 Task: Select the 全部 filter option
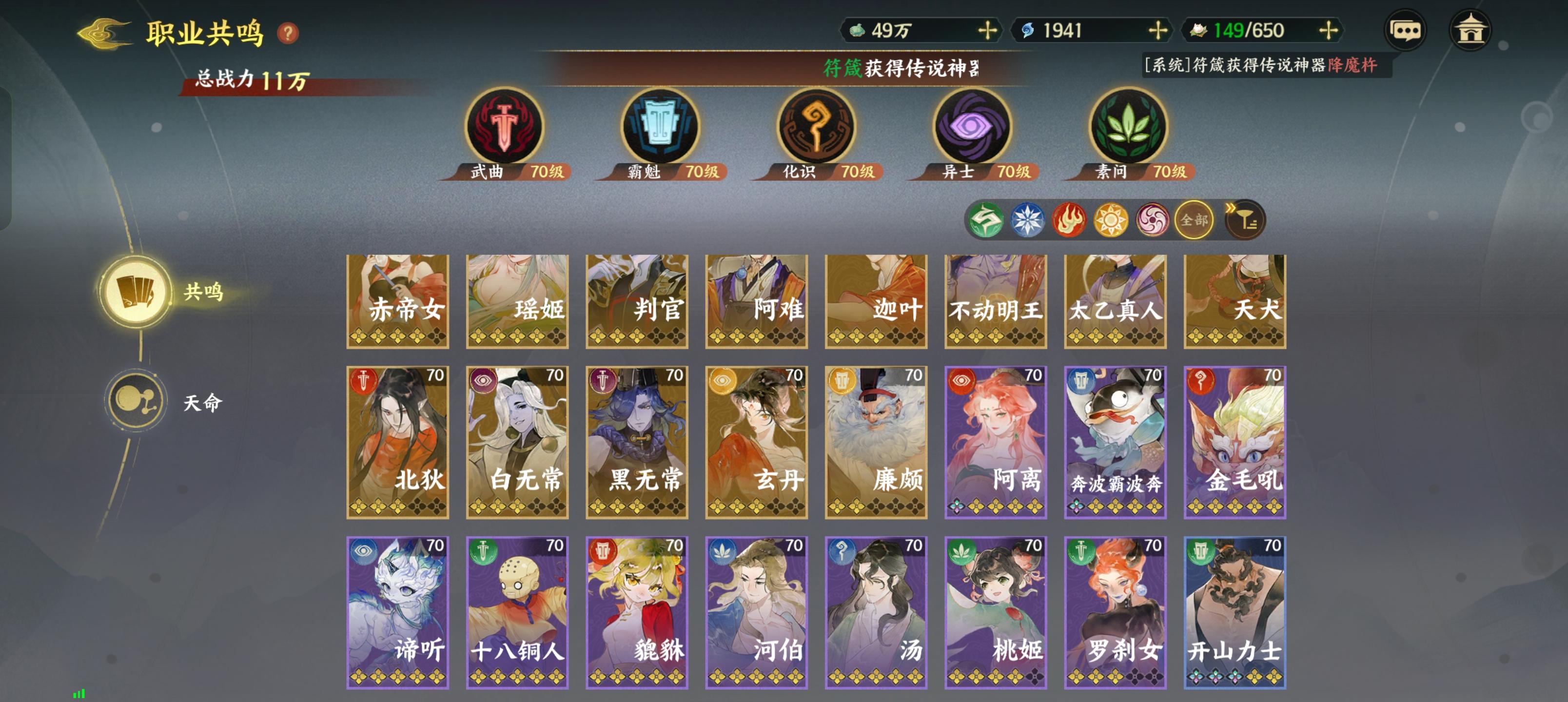tap(1194, 220)
